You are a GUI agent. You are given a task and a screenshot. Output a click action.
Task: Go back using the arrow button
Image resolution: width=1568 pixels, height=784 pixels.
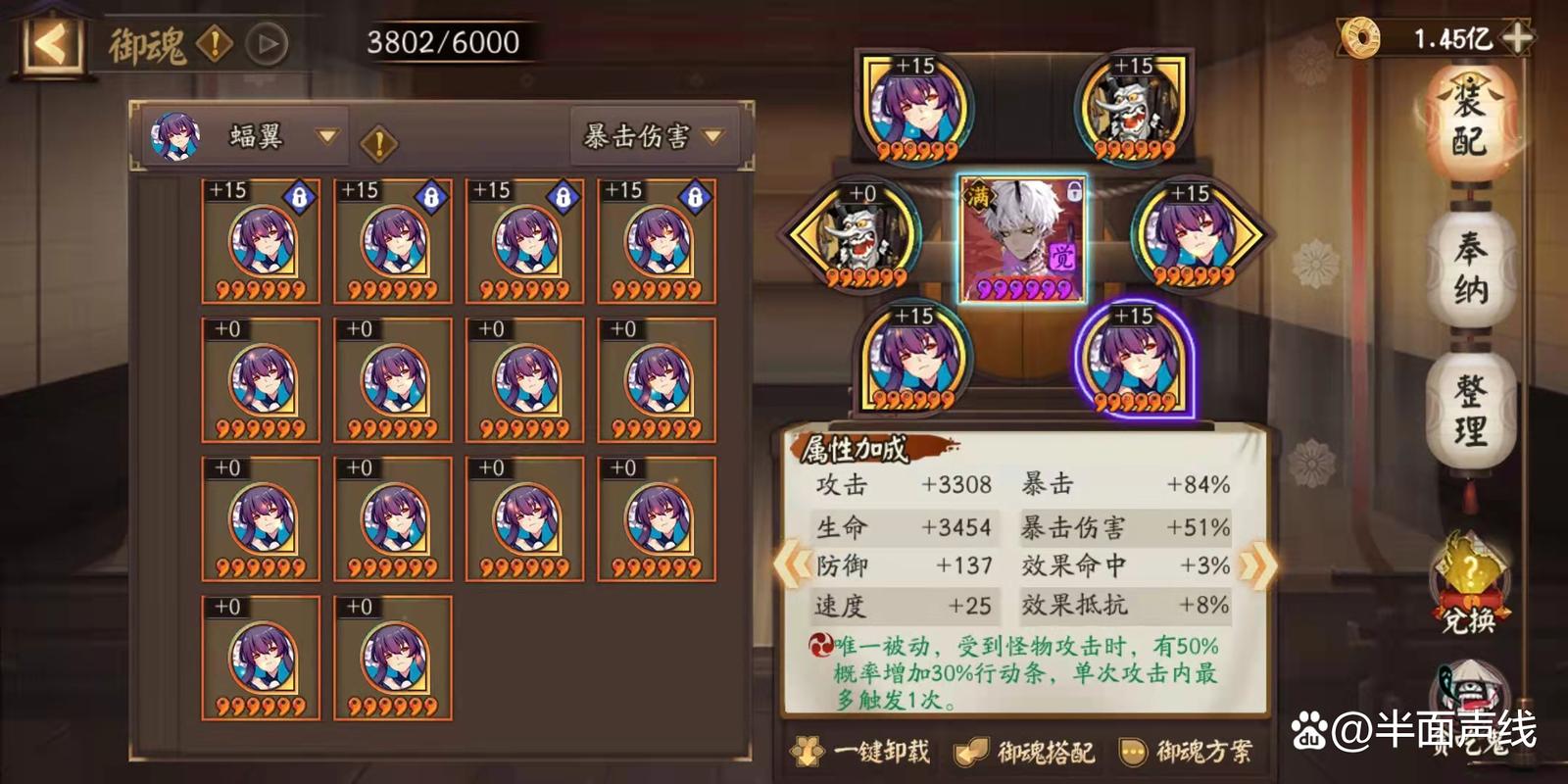coord(51,44)
